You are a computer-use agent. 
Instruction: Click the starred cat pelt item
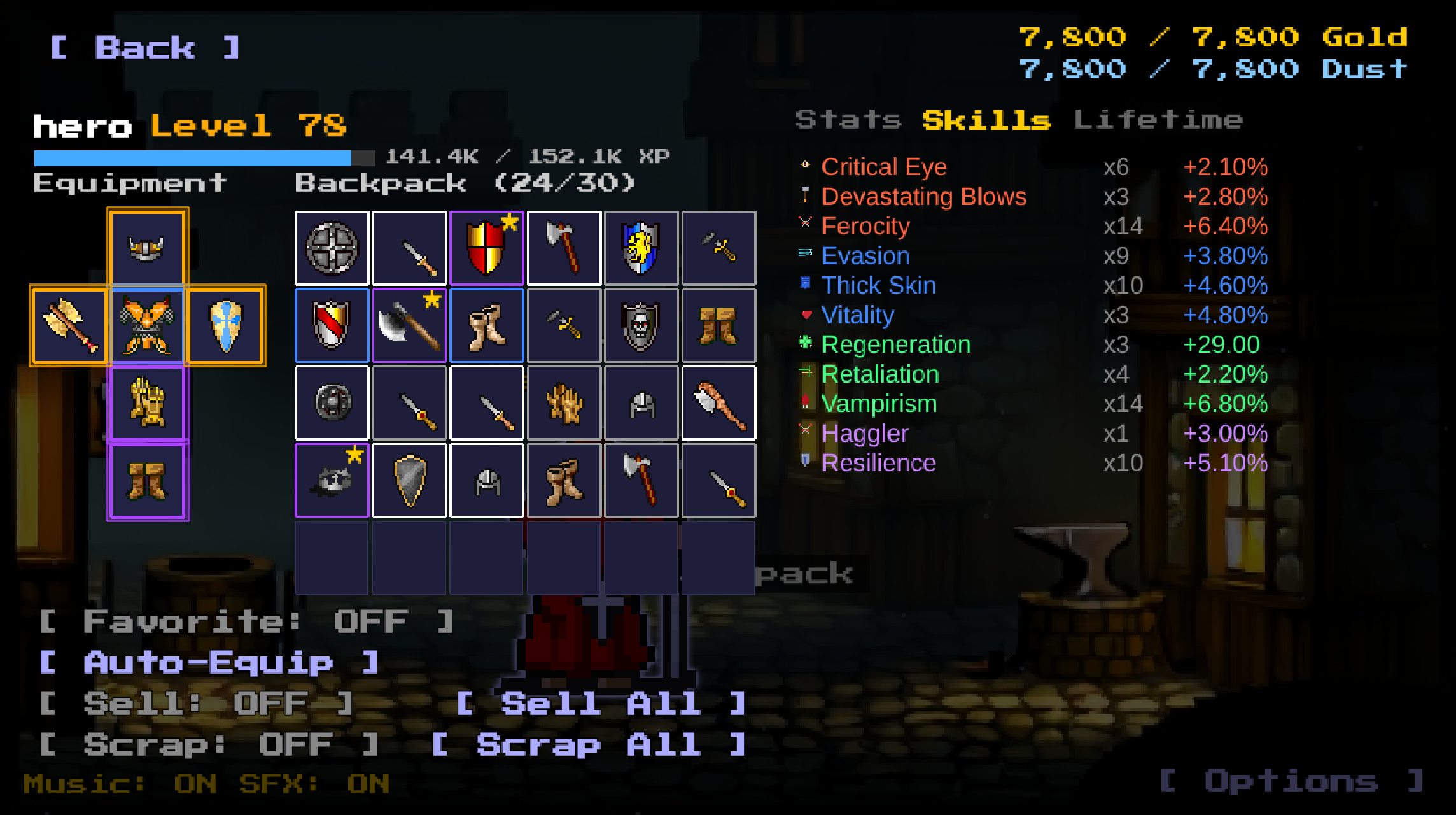331,481
